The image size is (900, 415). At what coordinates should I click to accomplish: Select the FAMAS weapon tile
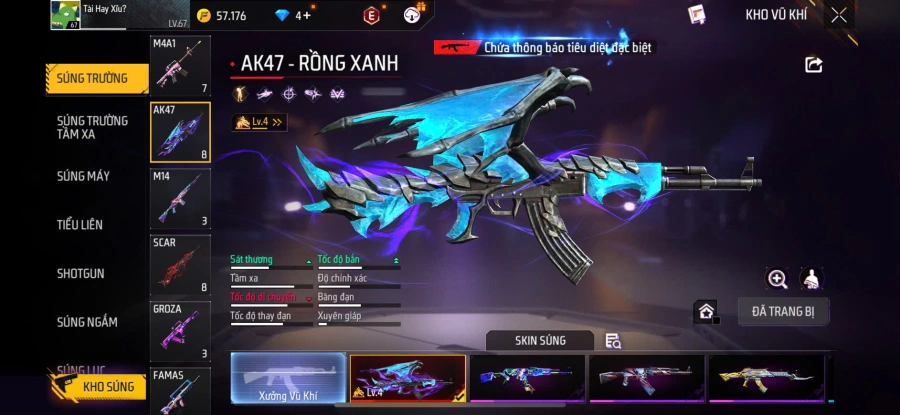[180, 390]
